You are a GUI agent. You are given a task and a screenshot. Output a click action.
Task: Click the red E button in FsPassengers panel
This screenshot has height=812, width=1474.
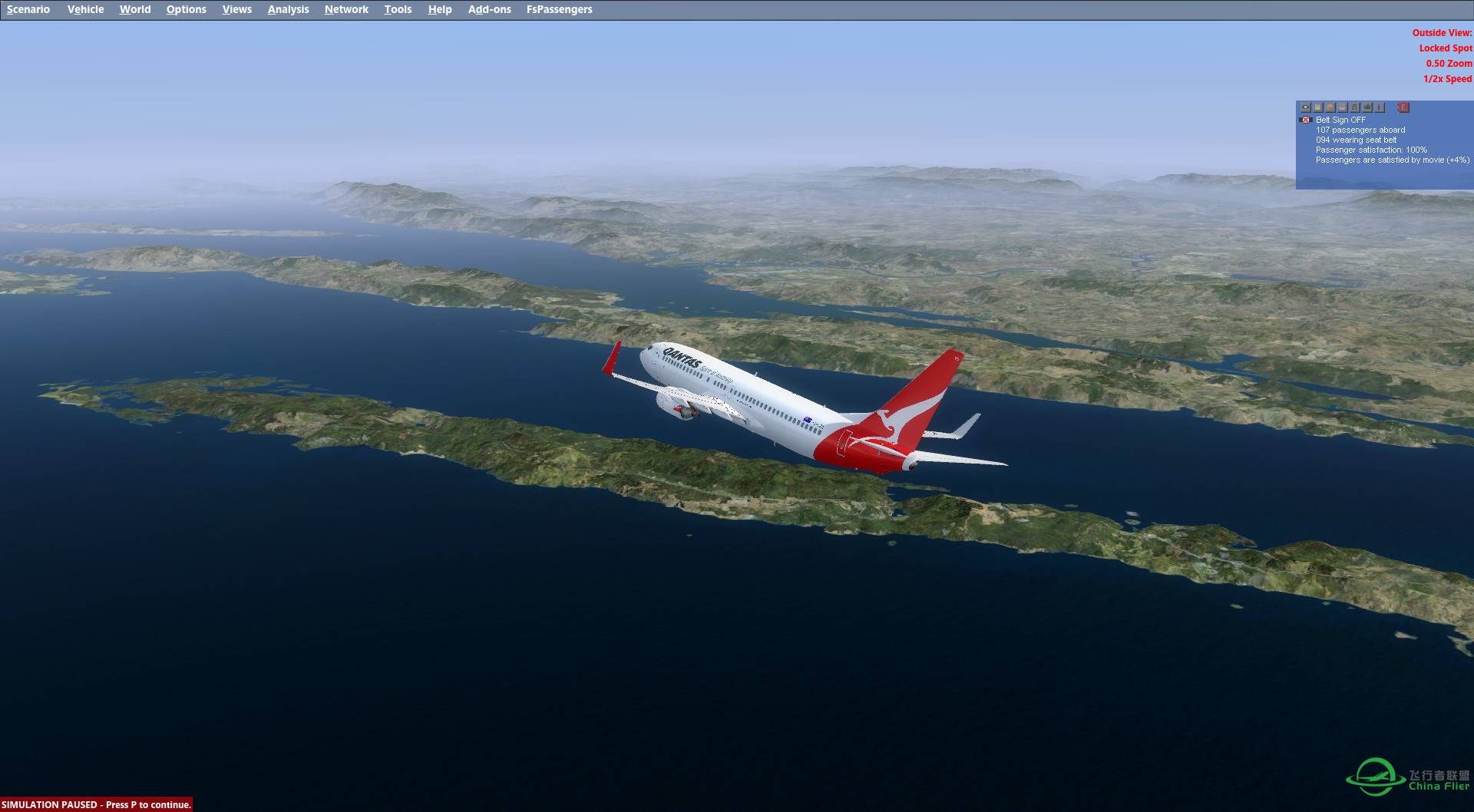pyautogui.click(x=1403, y=107)
